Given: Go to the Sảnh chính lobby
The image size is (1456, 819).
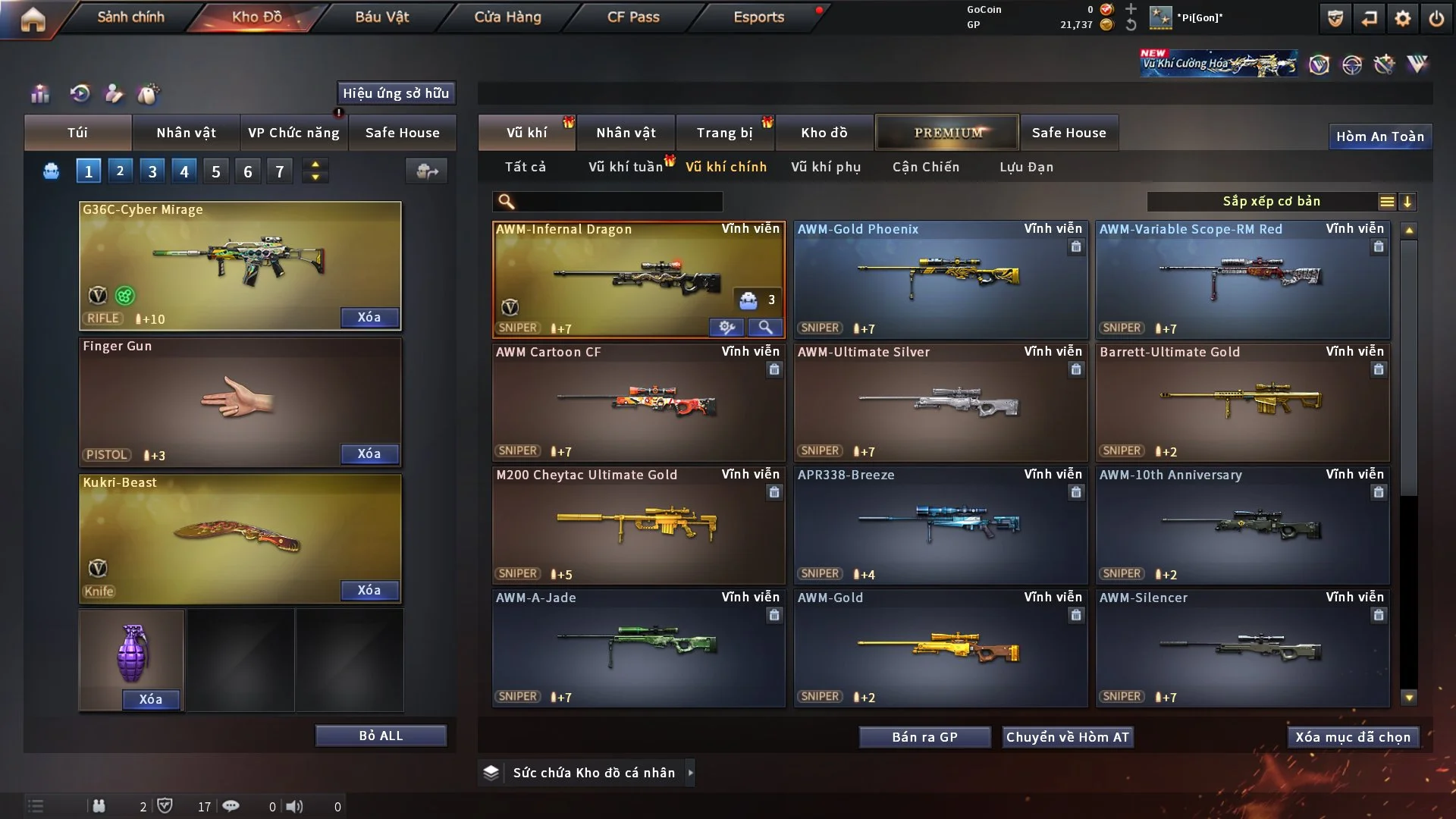Looking at the screenshot, I should point(130,17).
